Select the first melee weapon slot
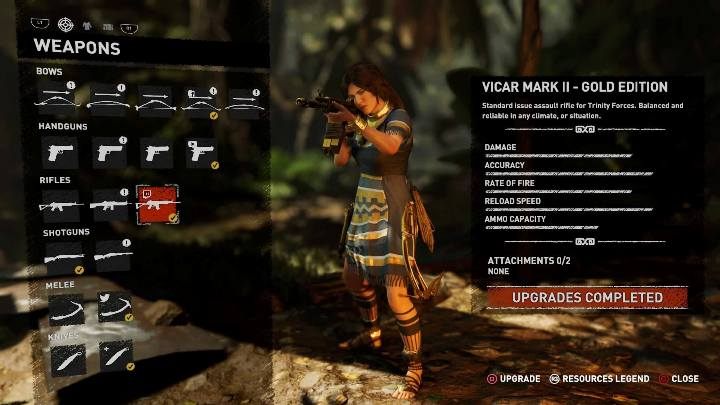The height and width of the screenshot is (405, 720). click(x=66, y=308)
